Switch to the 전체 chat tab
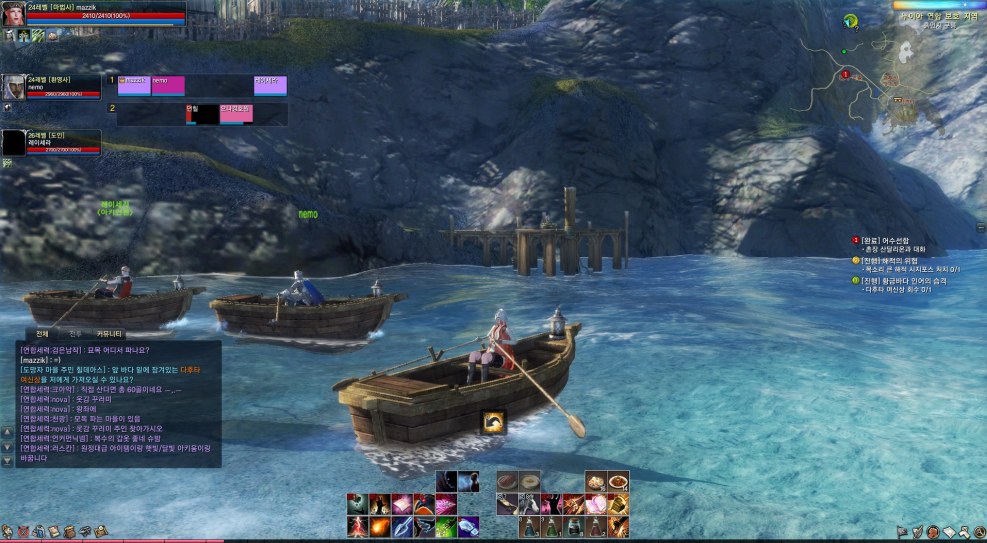The height and width of the screenshot is (543, 987). (x=42, y=333)
